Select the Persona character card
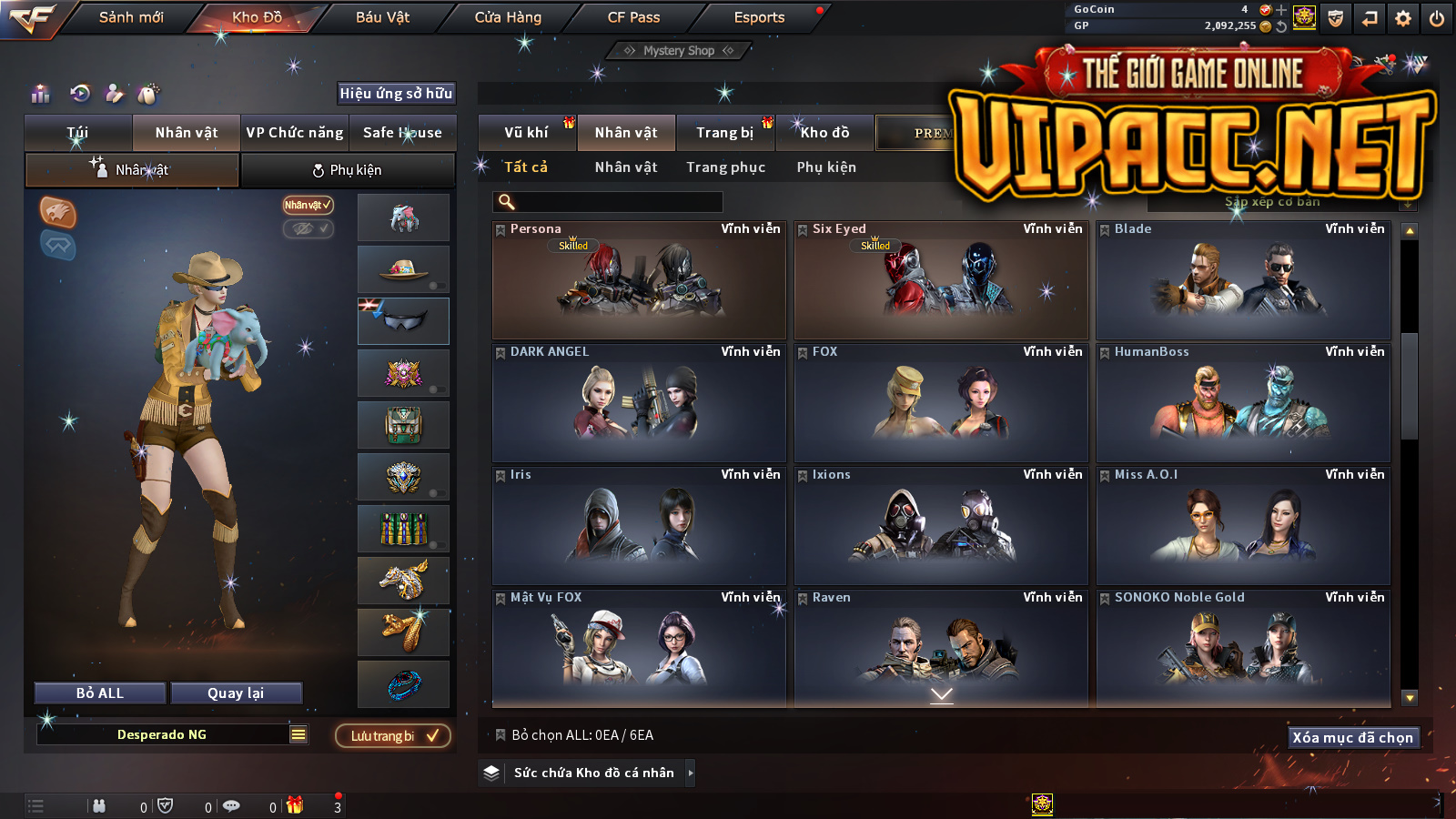 [639, 280]
